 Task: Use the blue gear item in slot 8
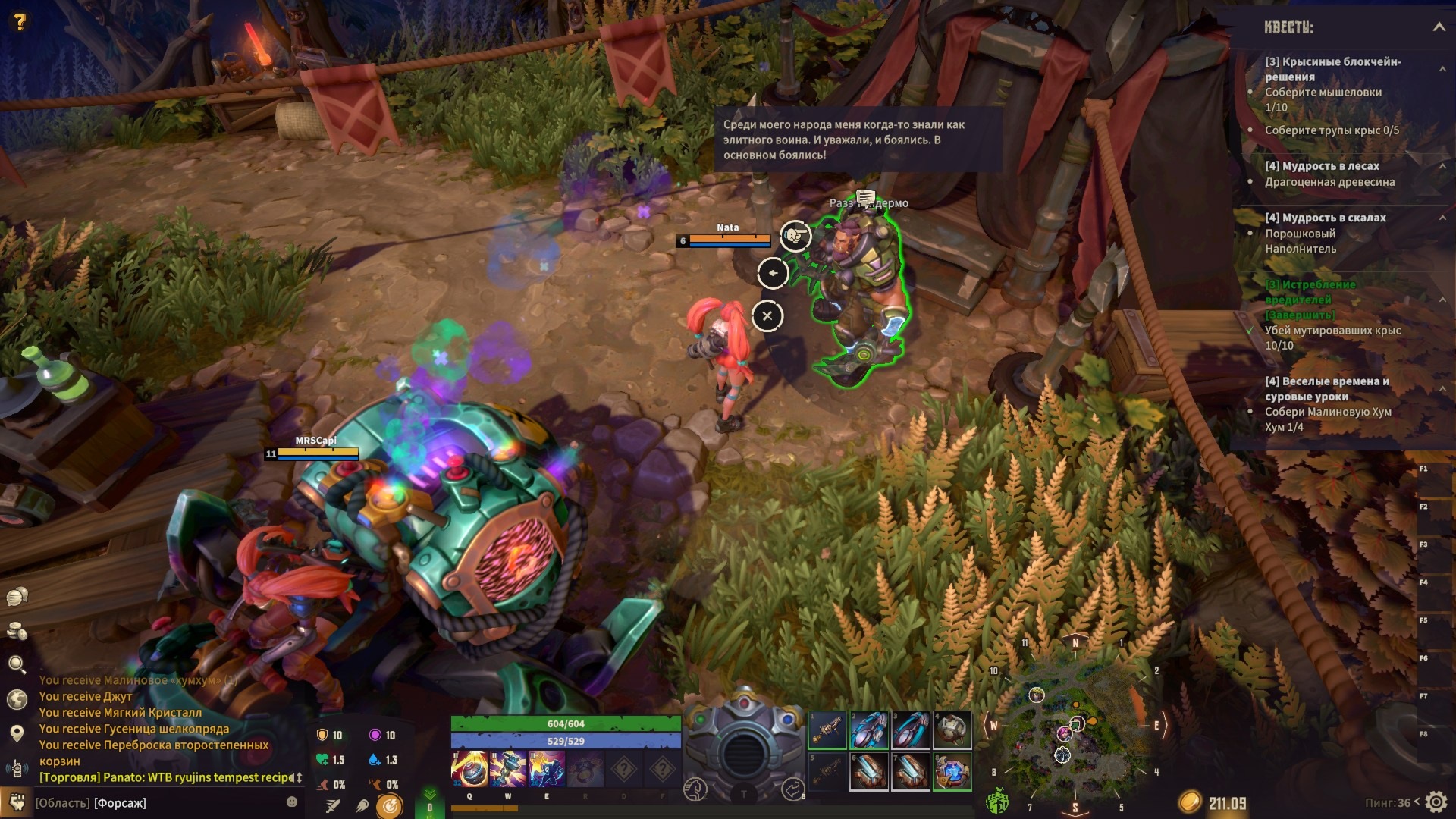coord(952,771)
